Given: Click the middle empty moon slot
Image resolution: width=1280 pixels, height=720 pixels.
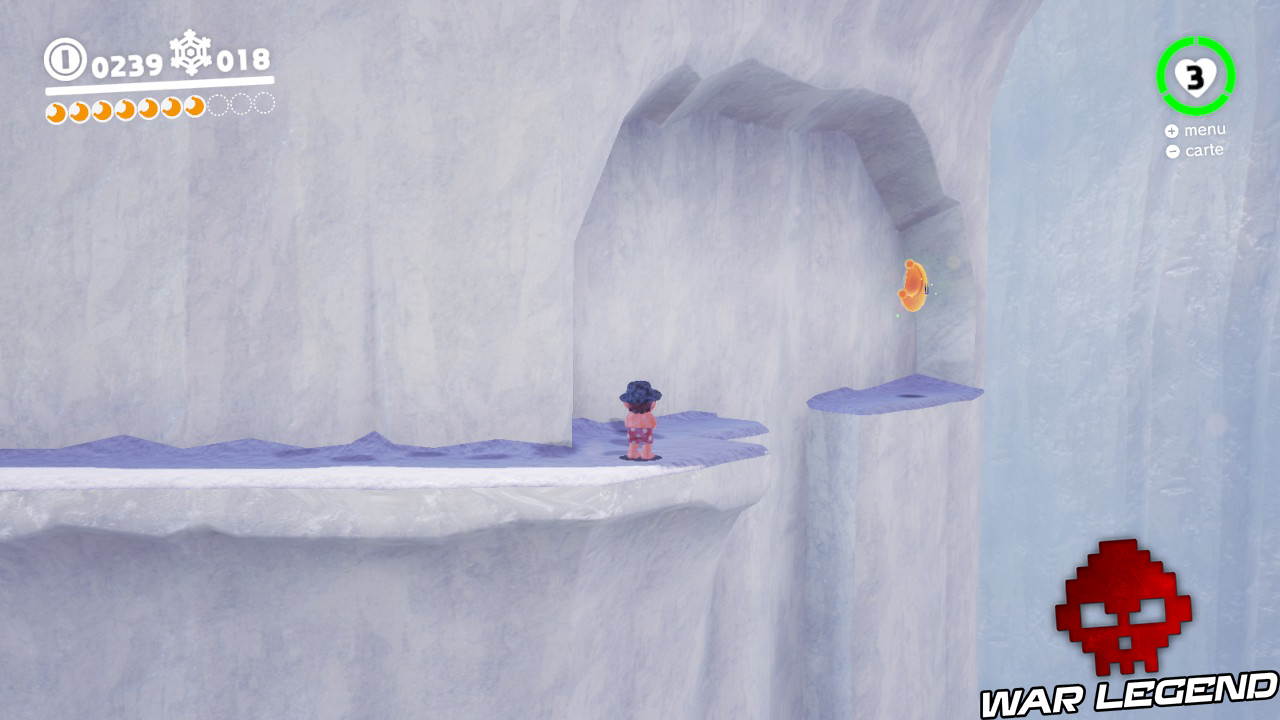Looking at the screenshot, I should pyautogui.click(x=241, y=106).
